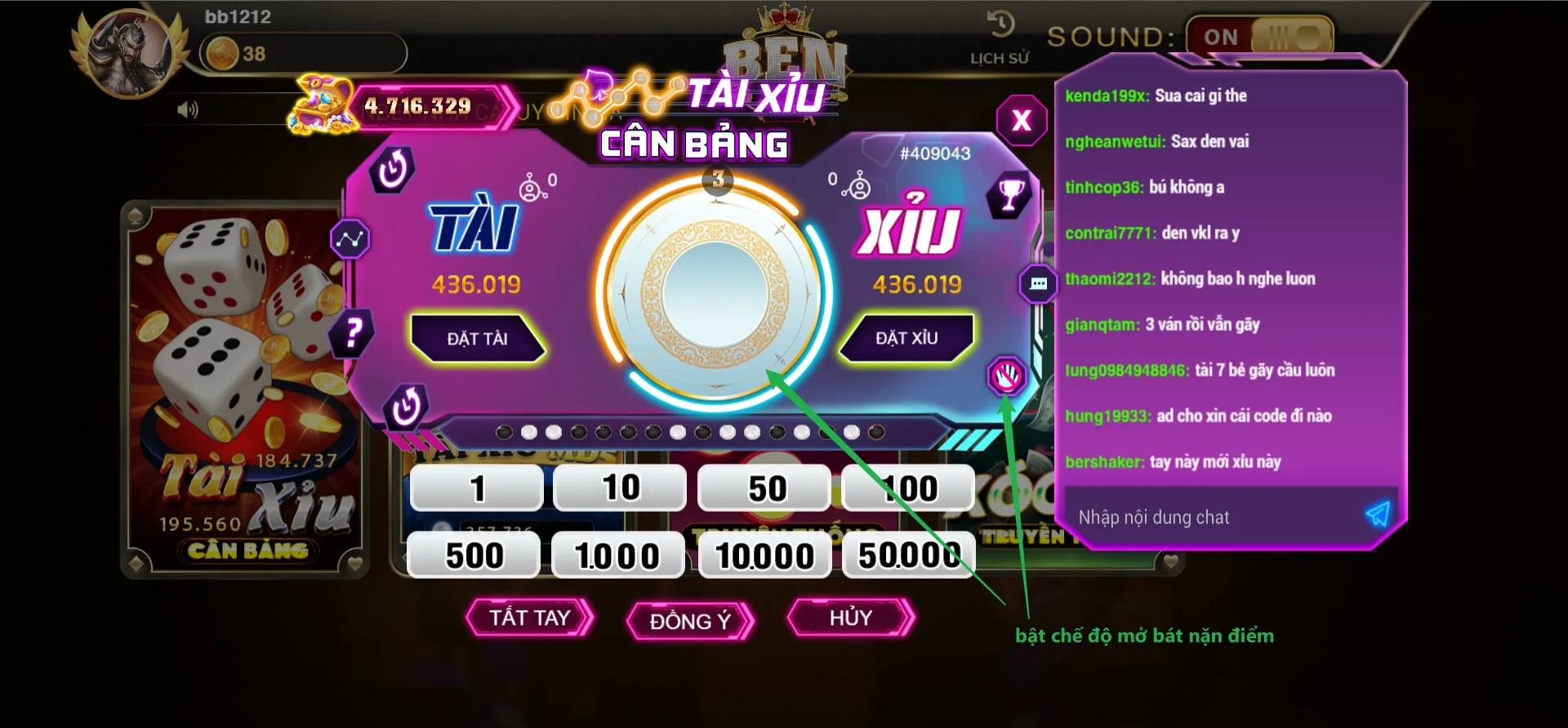Open the line chart statistics icon
1568x728 pixels.
click(350, 239)
